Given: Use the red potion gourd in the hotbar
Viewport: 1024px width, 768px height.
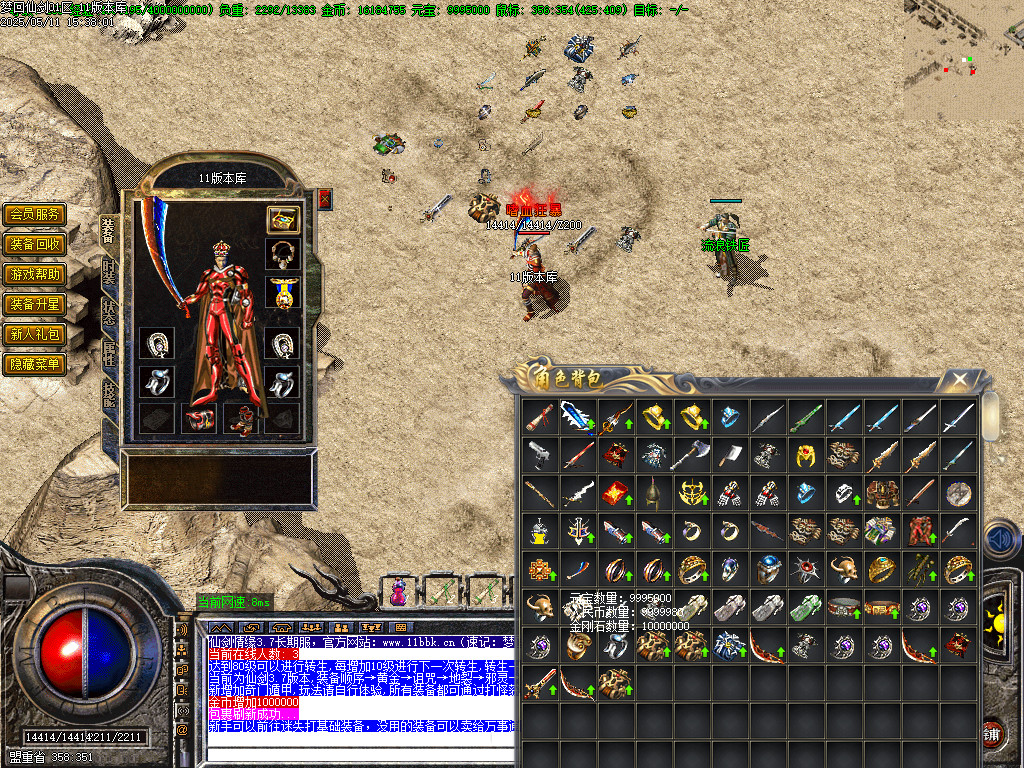Looking at the screenshot, I should click(x=399, y=592).
